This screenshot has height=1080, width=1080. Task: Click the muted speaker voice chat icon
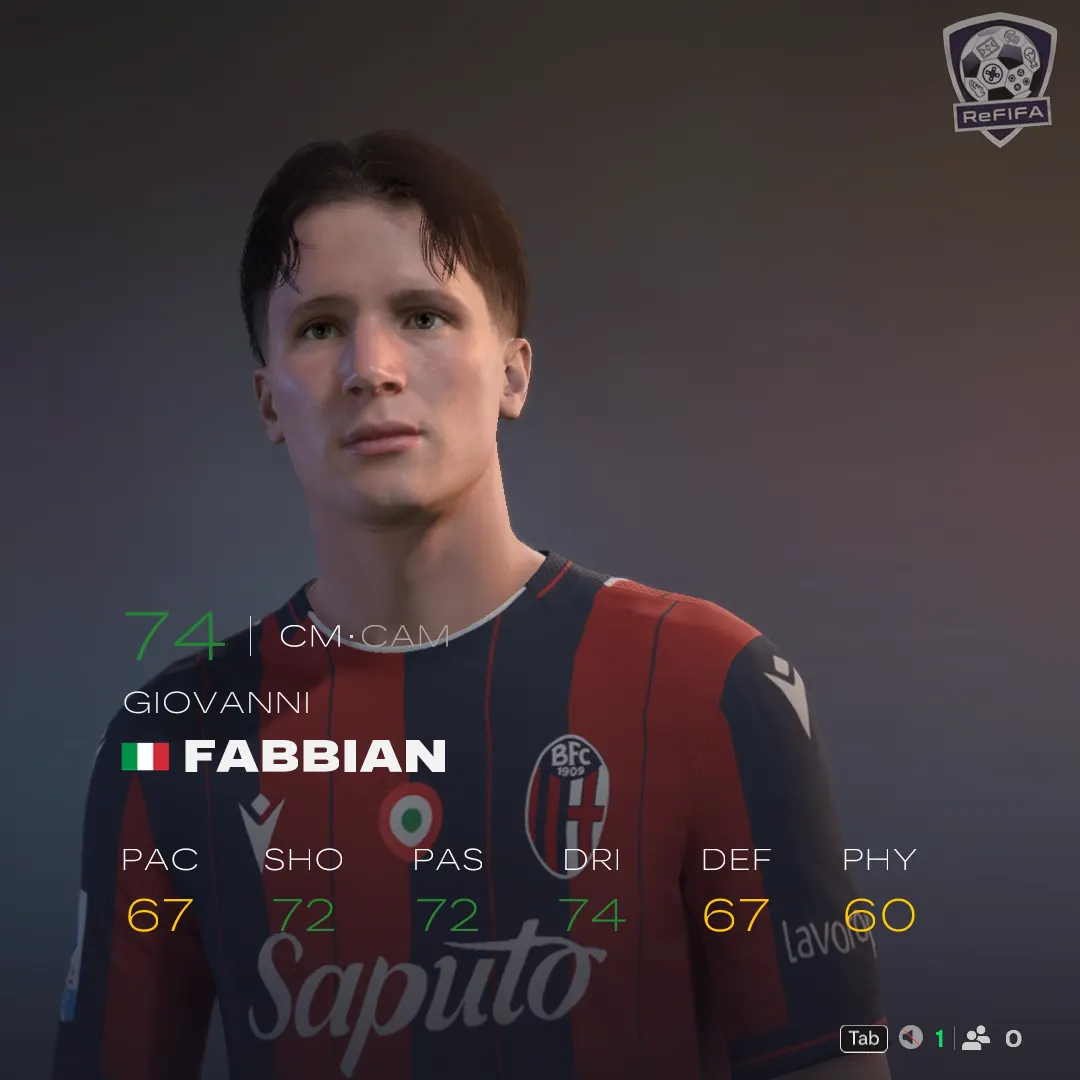tap(910, 1038)
